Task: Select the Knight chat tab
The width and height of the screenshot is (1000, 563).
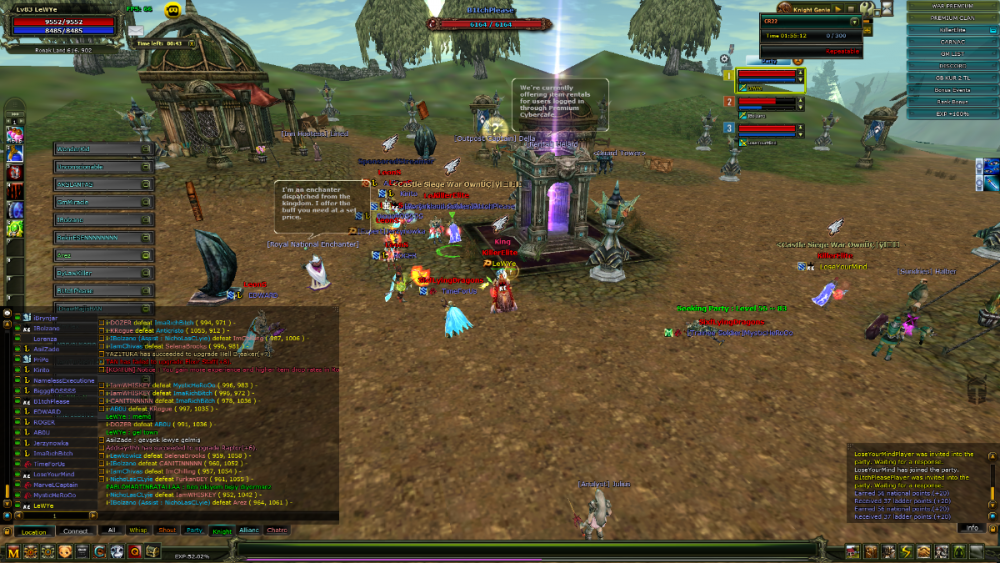Action: tap(221, 530)
